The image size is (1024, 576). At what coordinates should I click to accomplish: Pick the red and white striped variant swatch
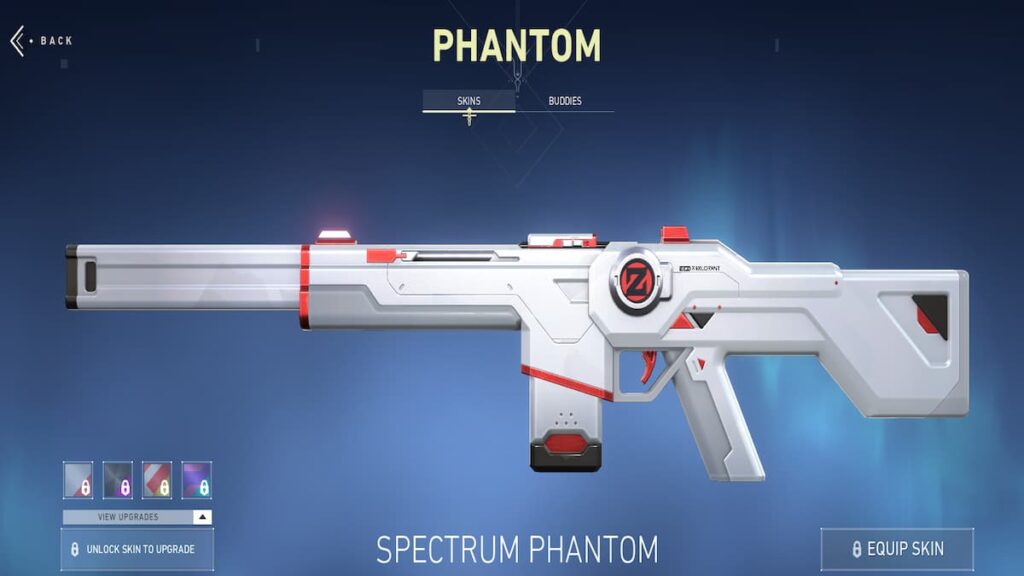pos(157,480)
